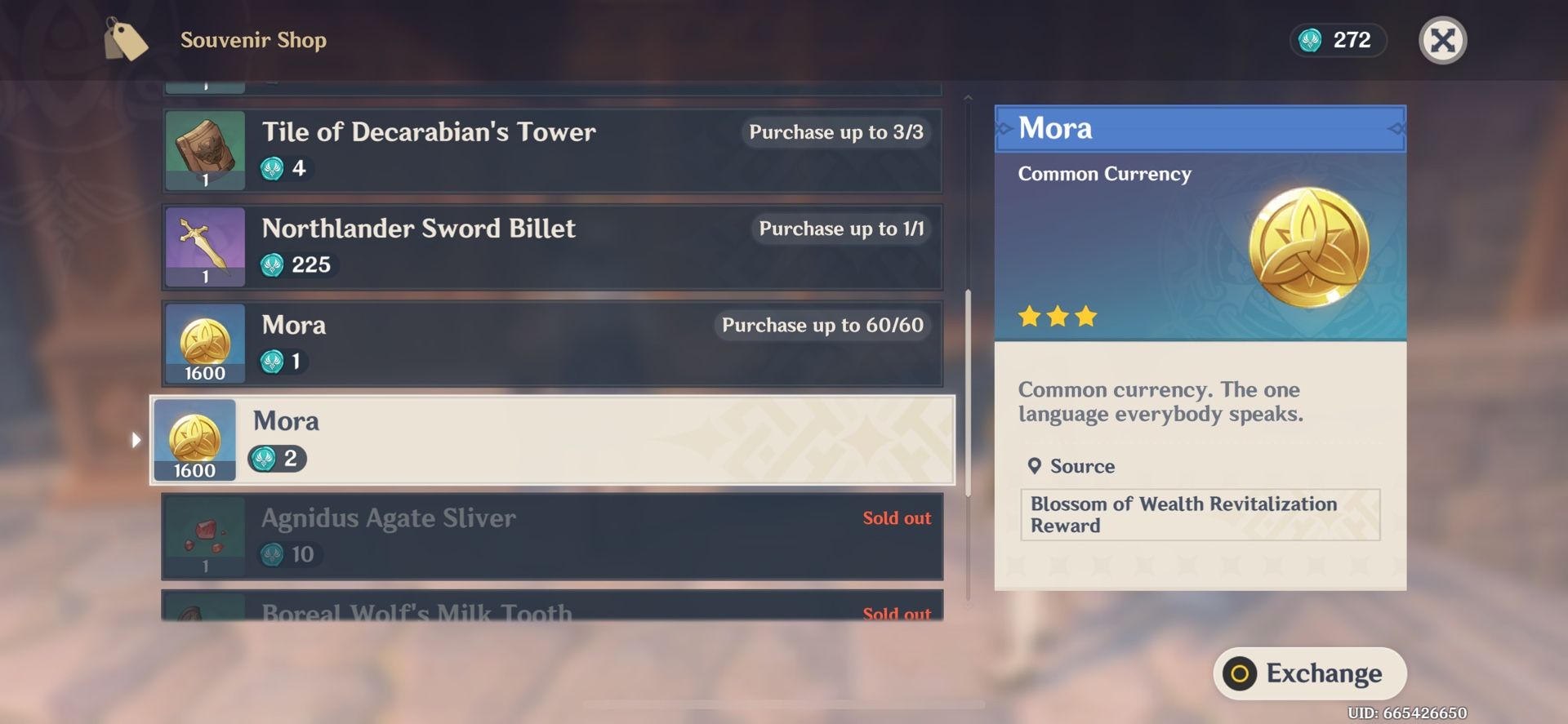The height and width of the screenshot is (724, 1568).
Task: Click the teal currency icon next to 272
Action: click(1311, 40)
